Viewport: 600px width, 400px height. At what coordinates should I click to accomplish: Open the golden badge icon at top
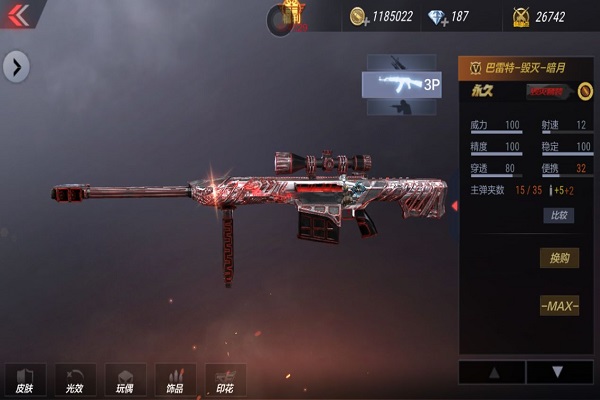pyautogui.click(x=292, y=14)
